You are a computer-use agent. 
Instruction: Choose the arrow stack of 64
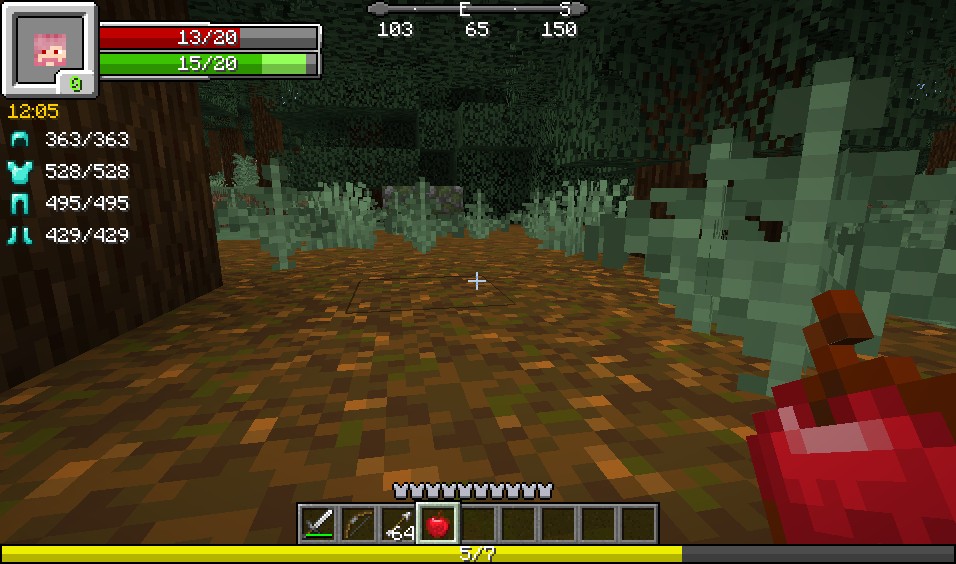(x=398, y=523)
